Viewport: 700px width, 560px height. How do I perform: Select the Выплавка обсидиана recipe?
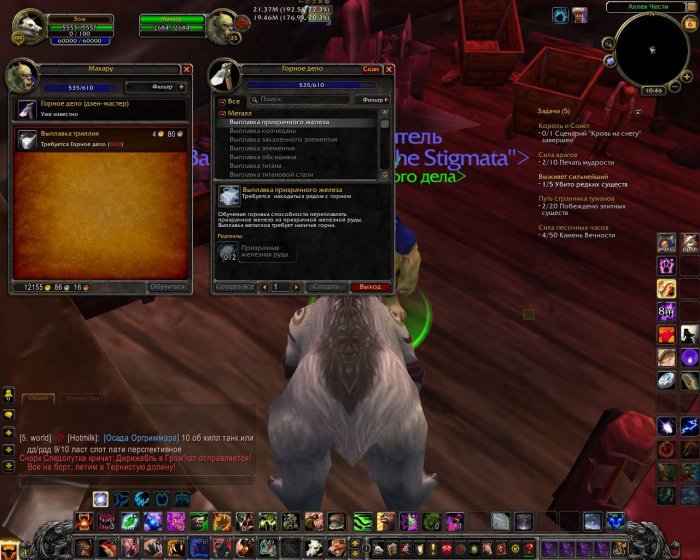265,157
